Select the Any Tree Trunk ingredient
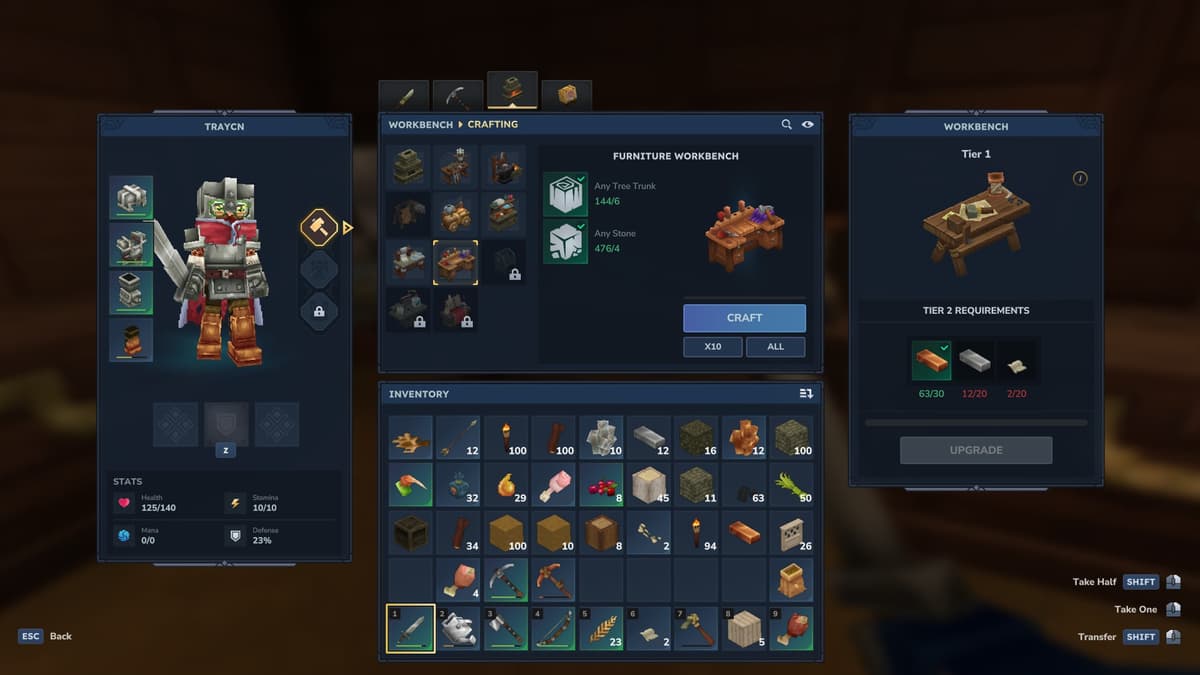 [x=565, y=194]
